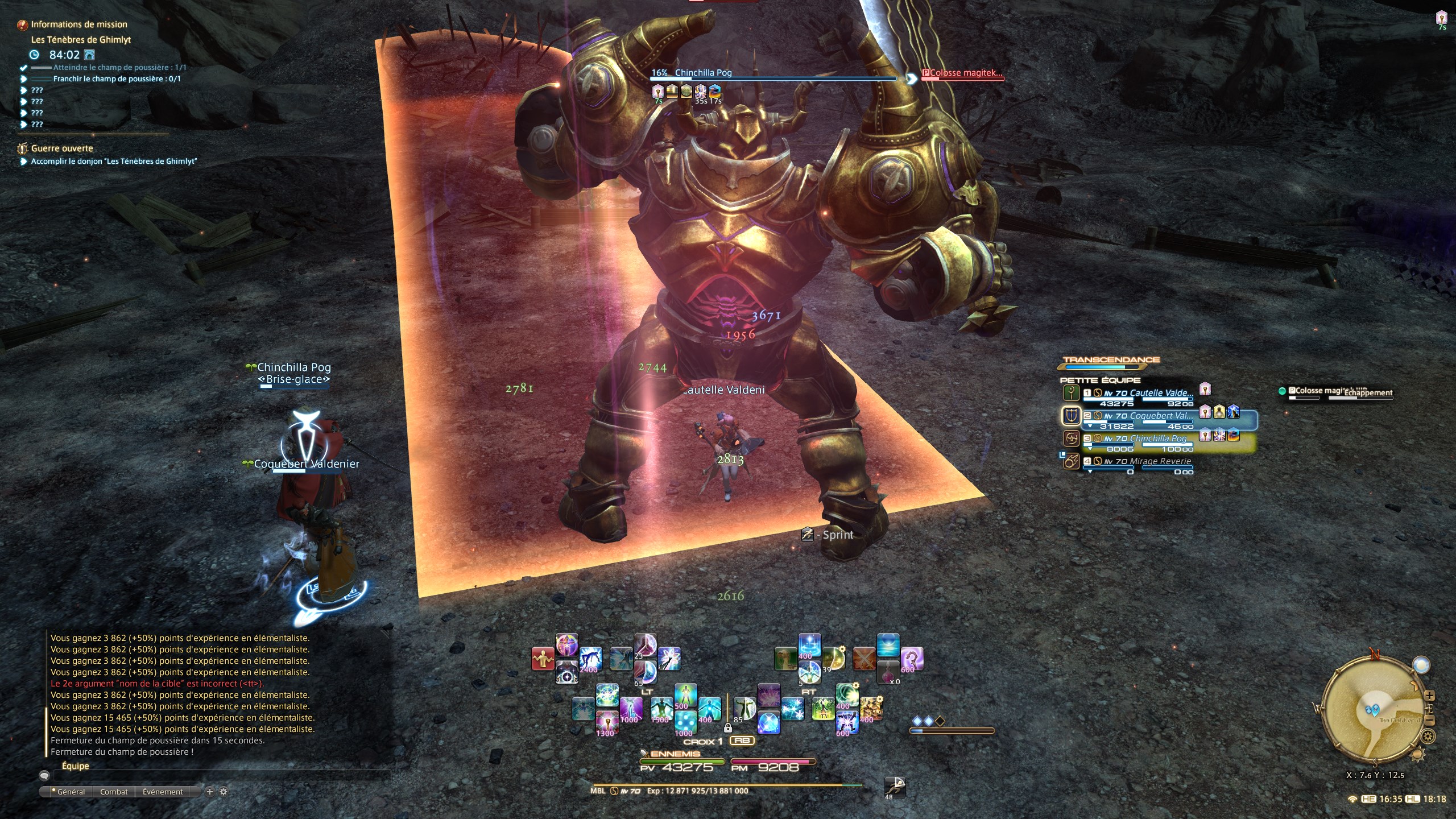
Task: Select Chinchilla Pog in the party list
Action: coord(1158,439)
